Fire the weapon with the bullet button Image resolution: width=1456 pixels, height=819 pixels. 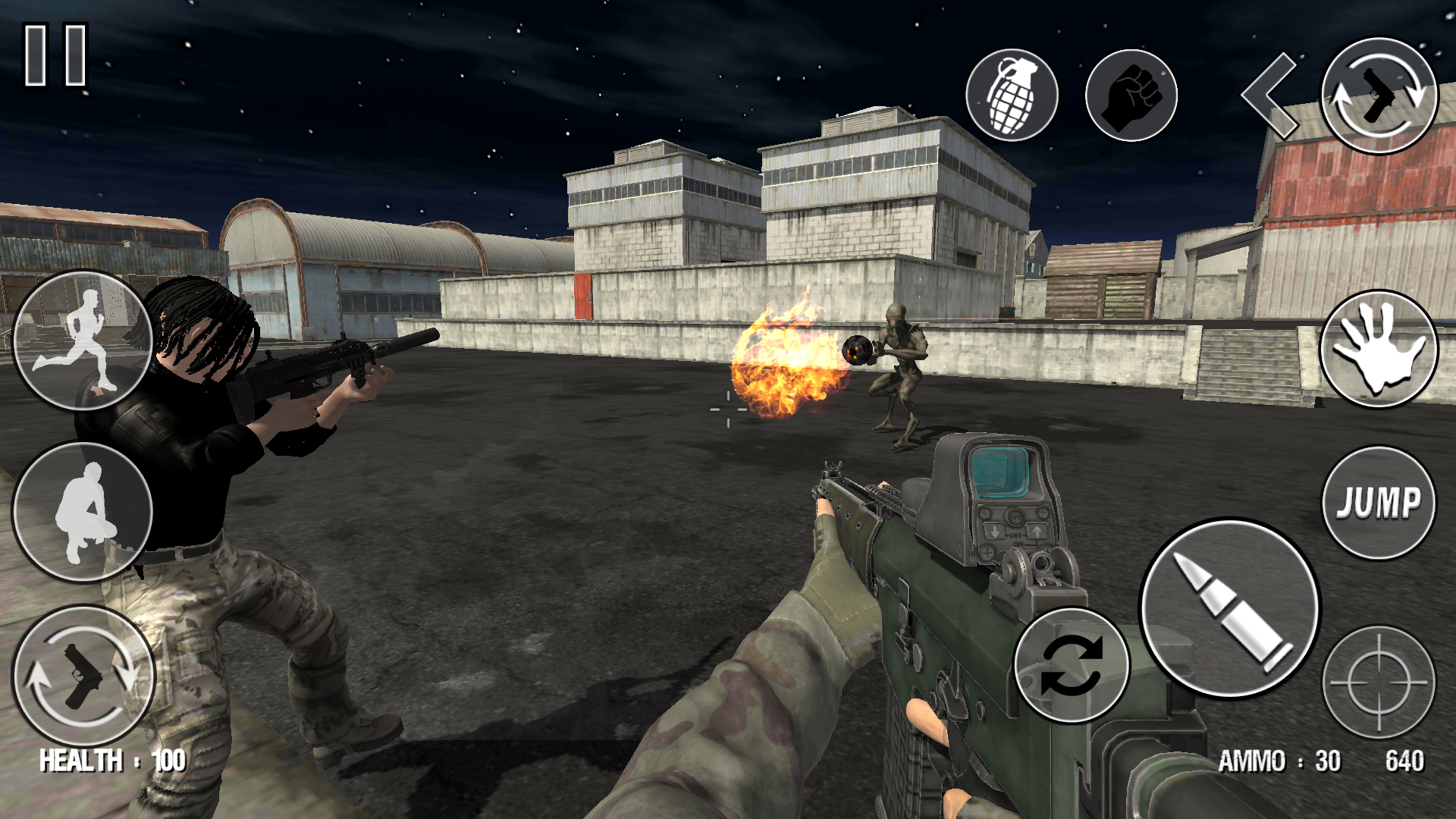1230,608
